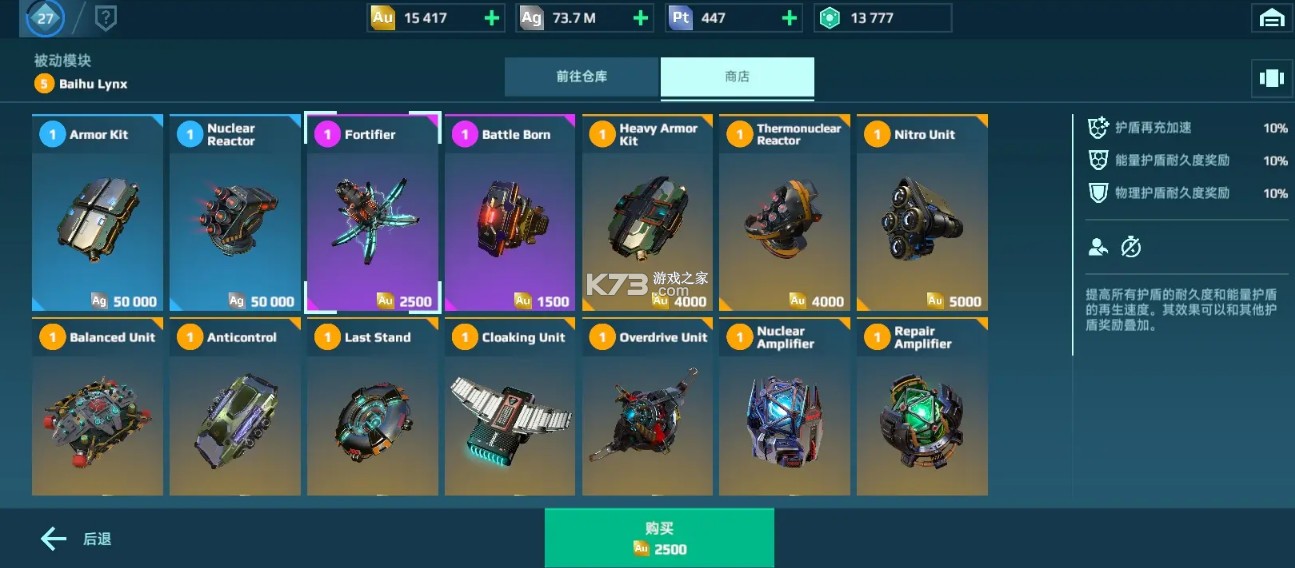The width and height of the screenshot is (1295, 568).
Task: Pick the Battle Born module
Action: click(510, 213)
